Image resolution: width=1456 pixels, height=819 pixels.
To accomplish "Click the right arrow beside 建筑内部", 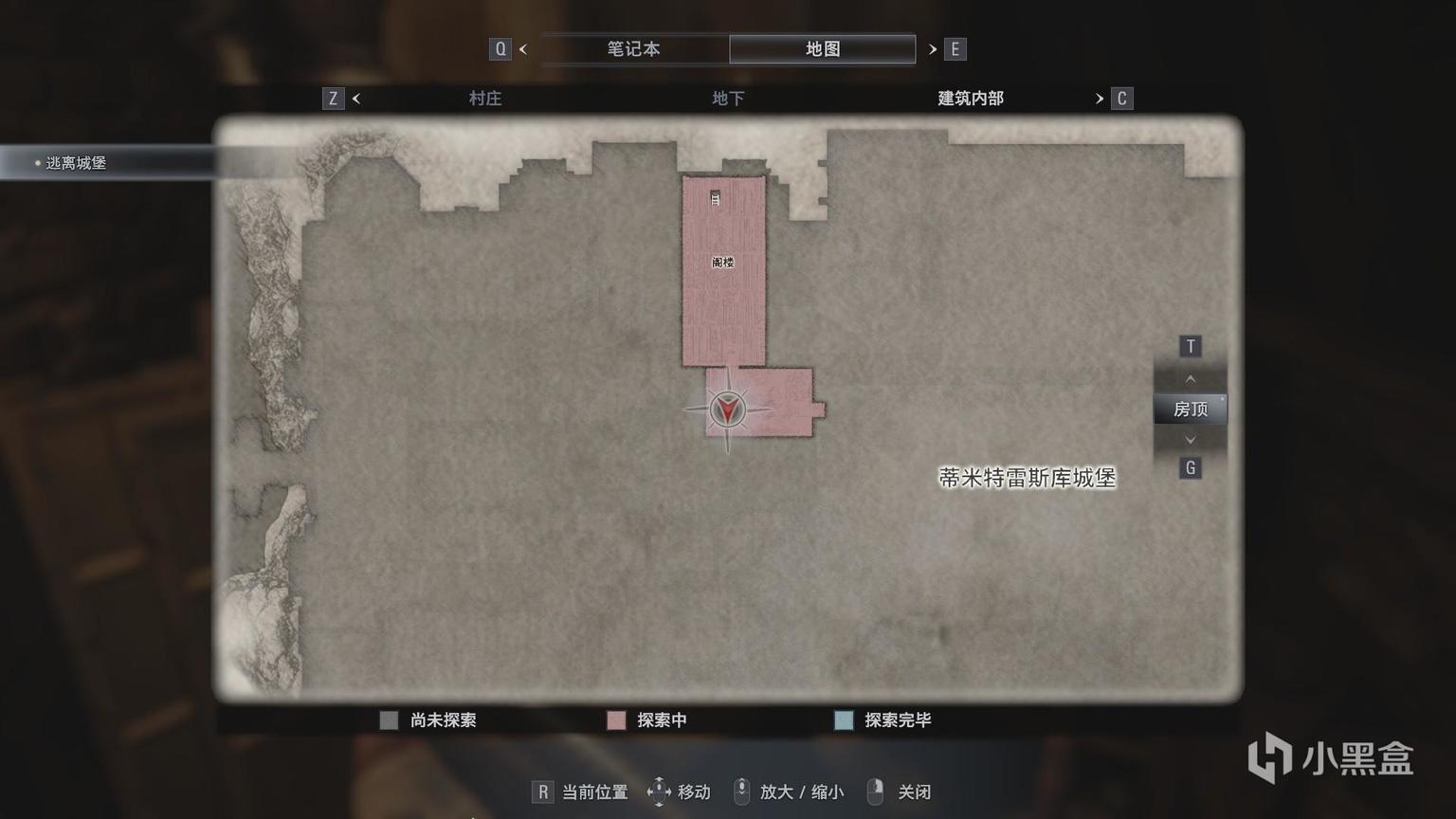I will [1100, 99].
